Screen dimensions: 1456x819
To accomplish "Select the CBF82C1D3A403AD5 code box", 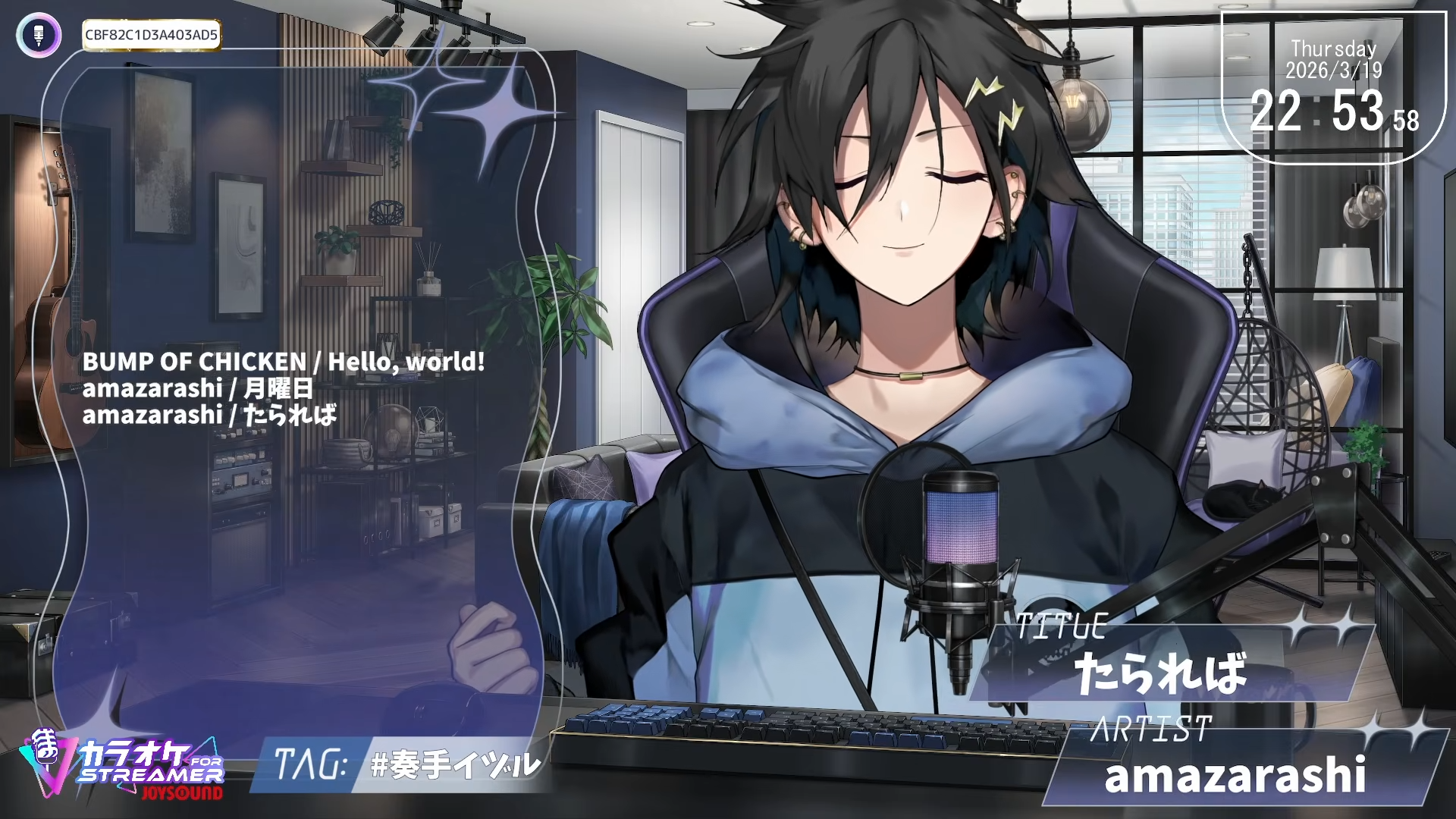I will 151,35.
